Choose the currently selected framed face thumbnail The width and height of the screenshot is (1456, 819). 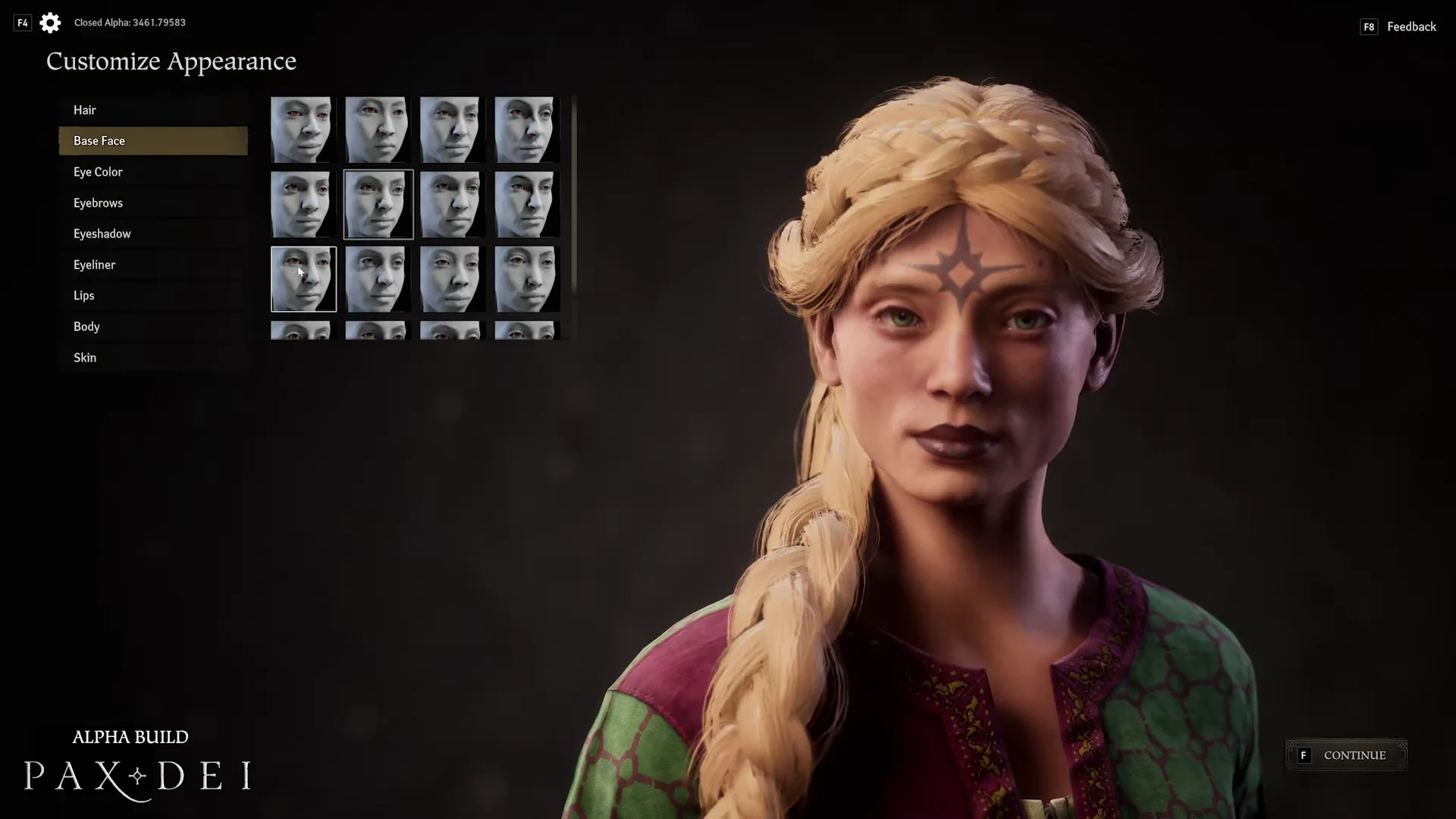click(378, 205)
